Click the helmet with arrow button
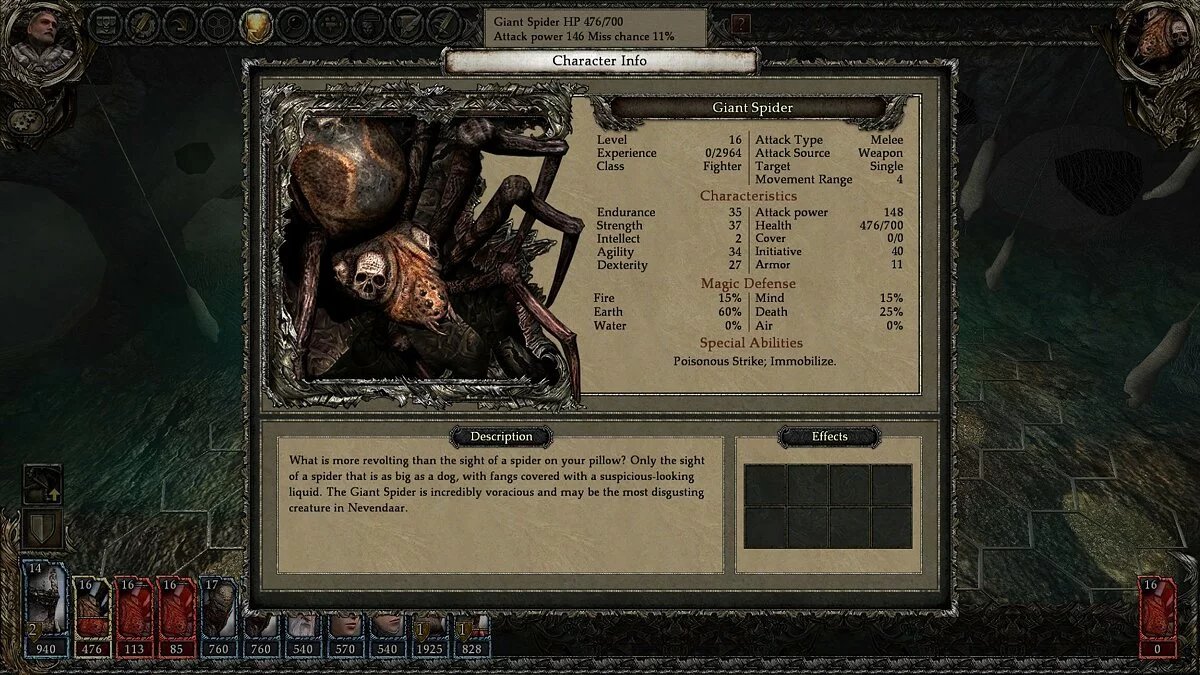 pyautogui.click(x=43, y=484)
